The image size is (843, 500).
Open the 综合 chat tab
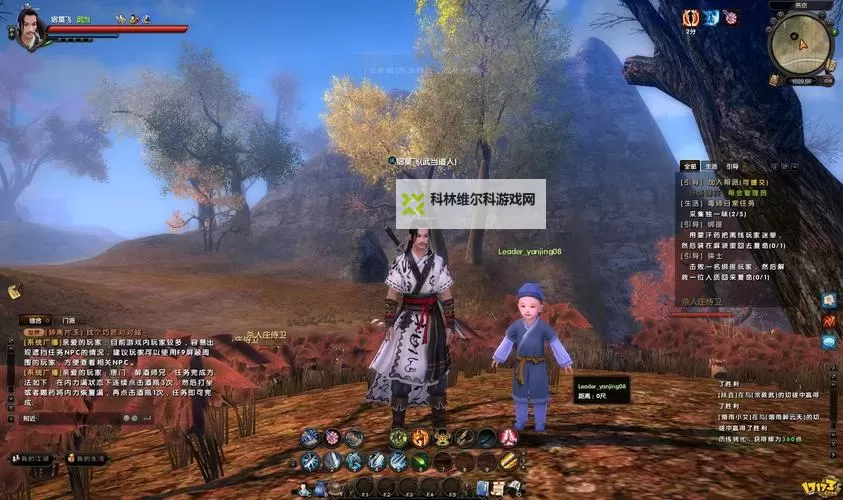coord(34,321)
